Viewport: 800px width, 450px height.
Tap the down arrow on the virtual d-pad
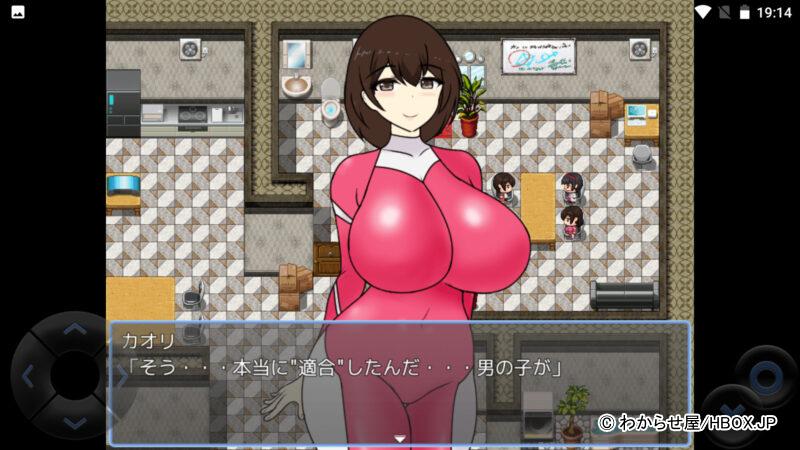[75, 423]
